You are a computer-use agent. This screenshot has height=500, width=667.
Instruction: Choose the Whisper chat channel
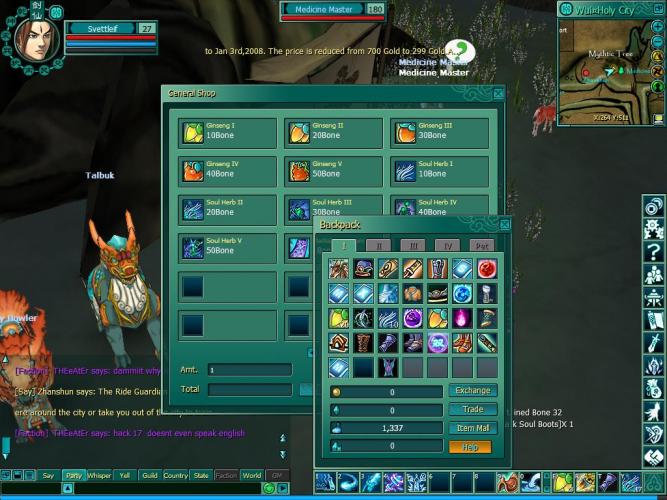99,476
